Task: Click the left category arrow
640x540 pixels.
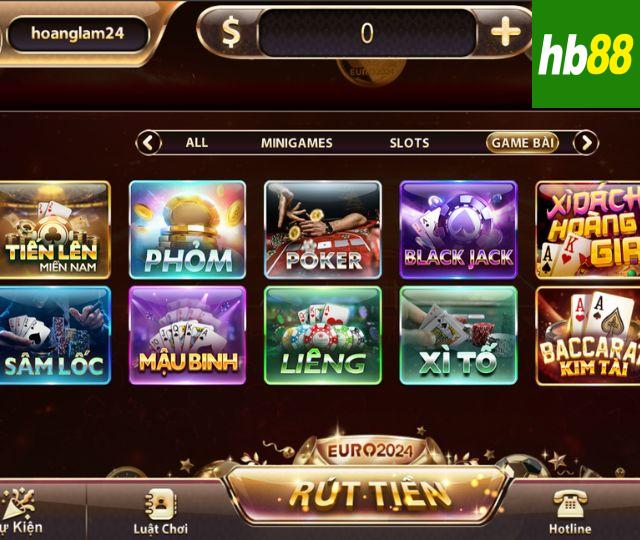Action: pyautogui.click(x=149, y=143)
